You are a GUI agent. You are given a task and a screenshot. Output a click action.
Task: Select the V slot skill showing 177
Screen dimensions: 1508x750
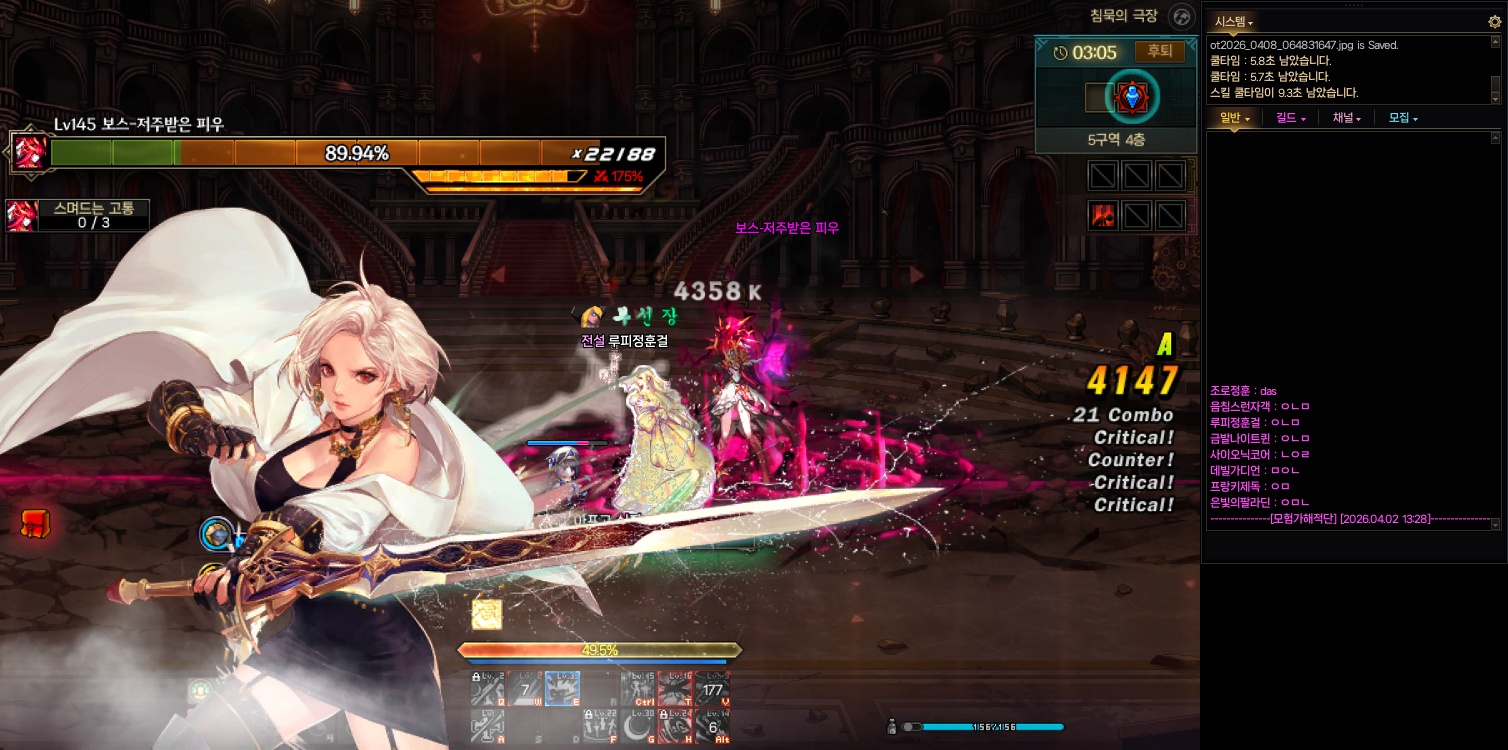[712, 688]
